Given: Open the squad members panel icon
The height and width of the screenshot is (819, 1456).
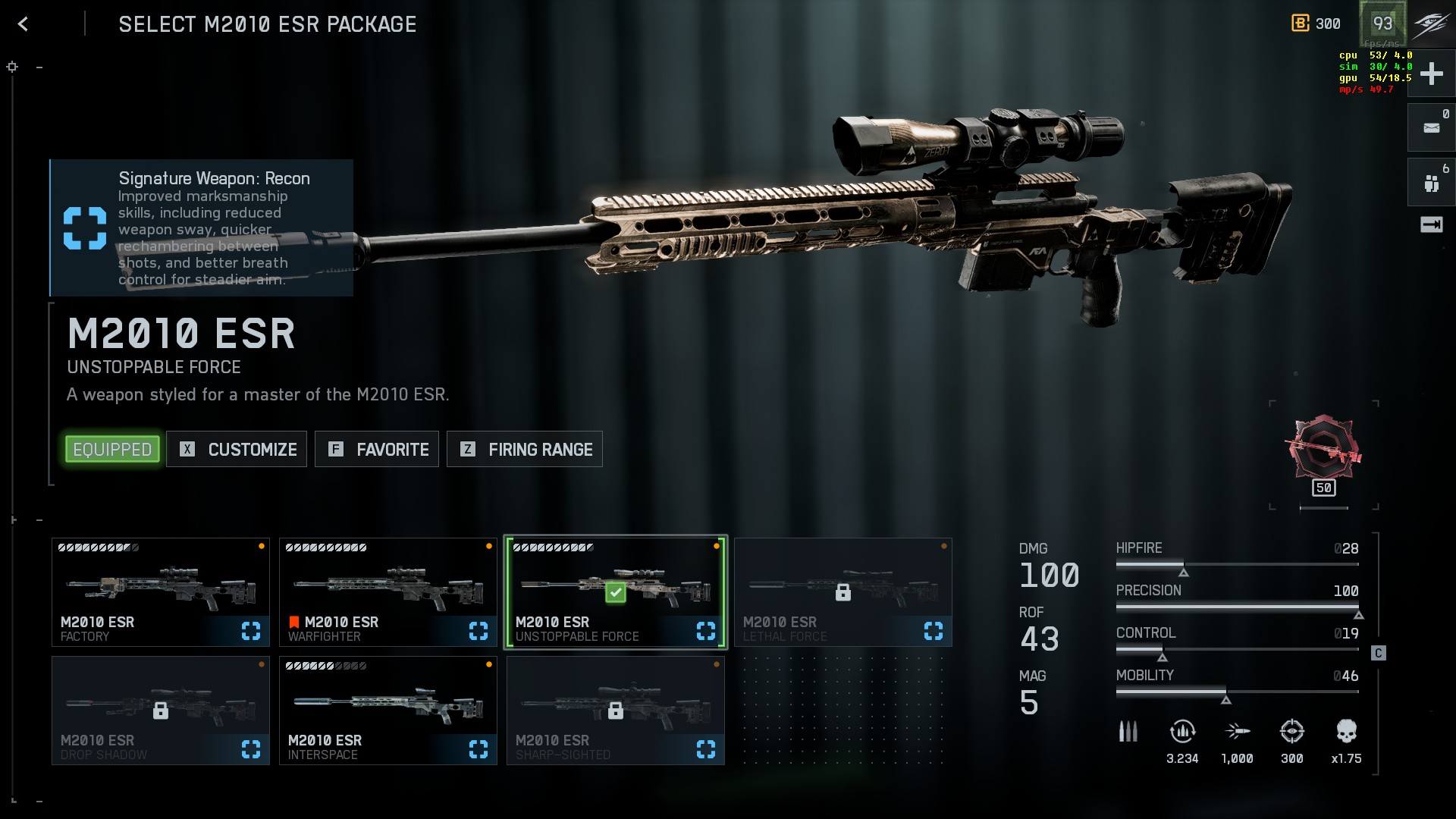Looking at the screenshot, I should tap(1431, 183).
